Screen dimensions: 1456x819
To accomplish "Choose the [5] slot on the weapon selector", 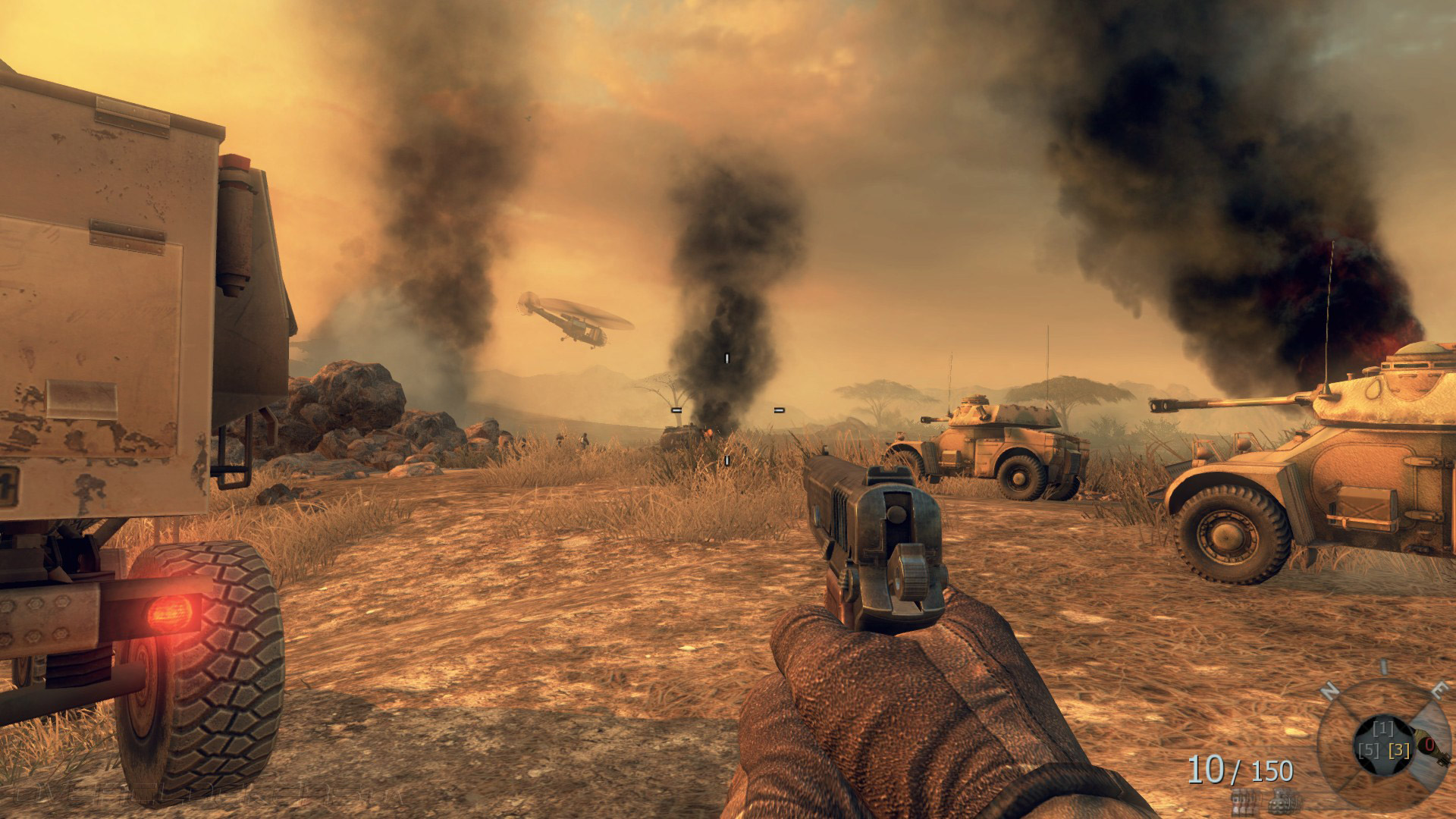I will click(x=1369, y=751).
